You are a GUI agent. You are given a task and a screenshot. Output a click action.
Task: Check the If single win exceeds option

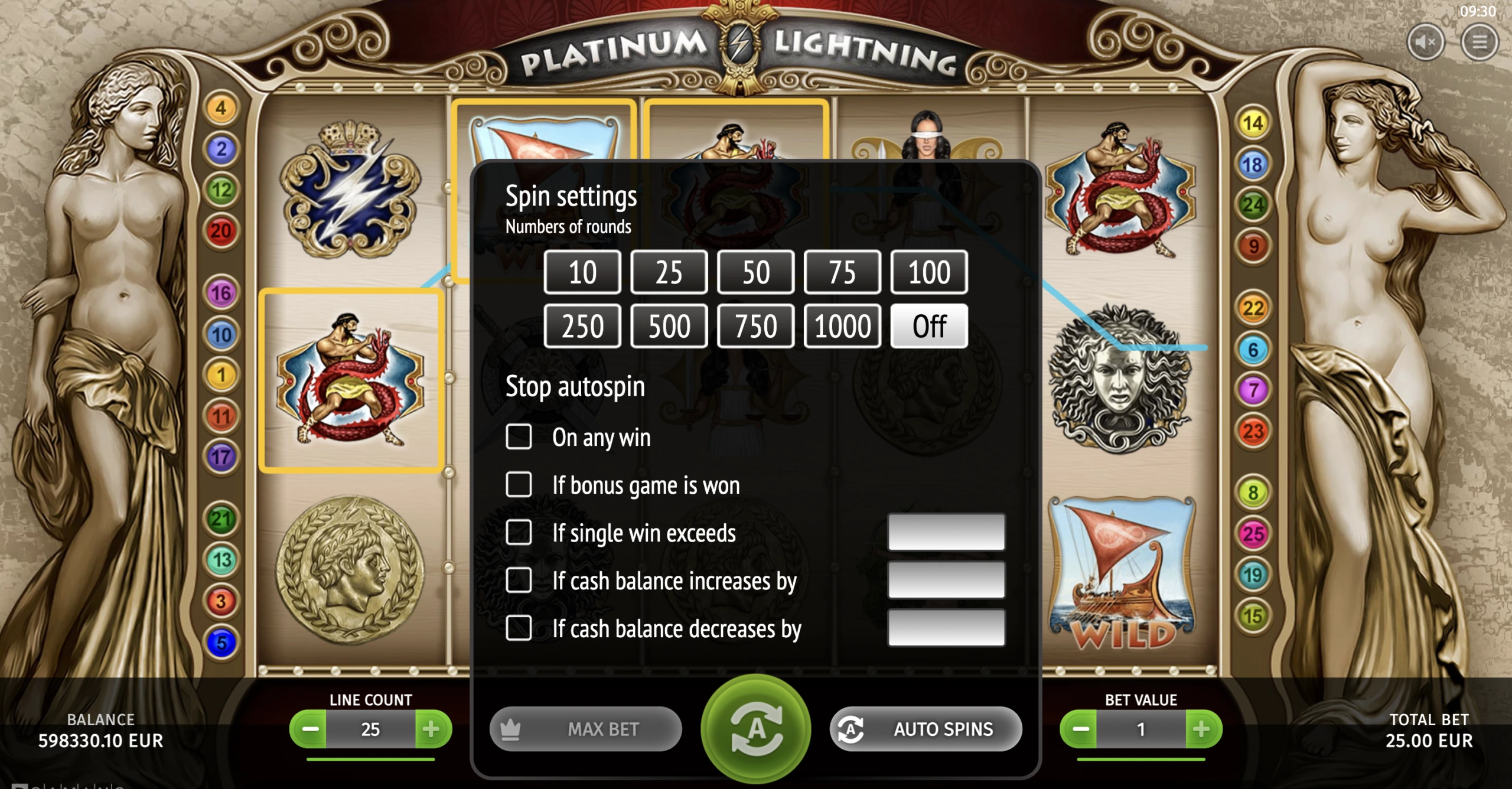coord(519,533)
